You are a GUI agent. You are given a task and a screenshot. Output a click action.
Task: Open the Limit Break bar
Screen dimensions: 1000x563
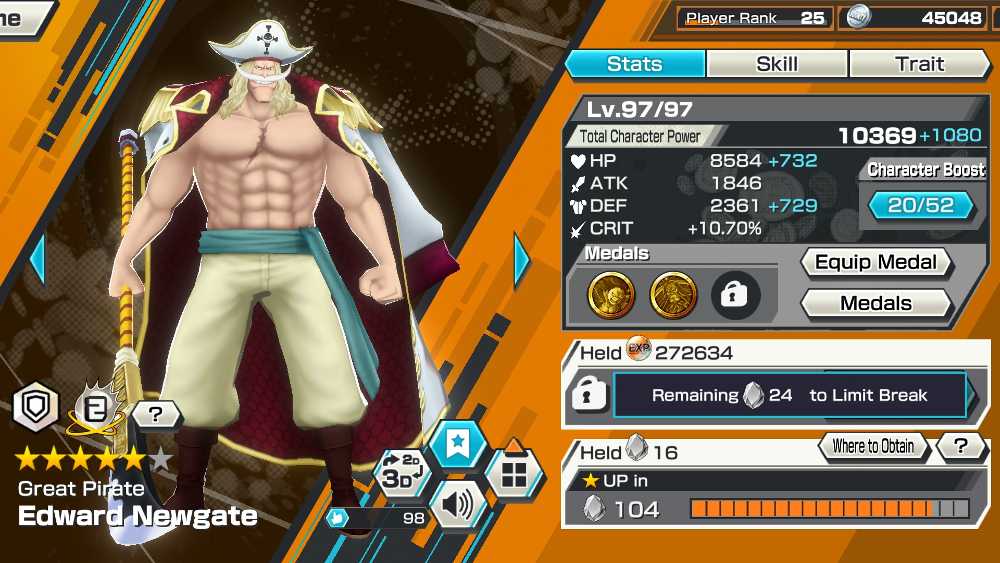(790, 395)
